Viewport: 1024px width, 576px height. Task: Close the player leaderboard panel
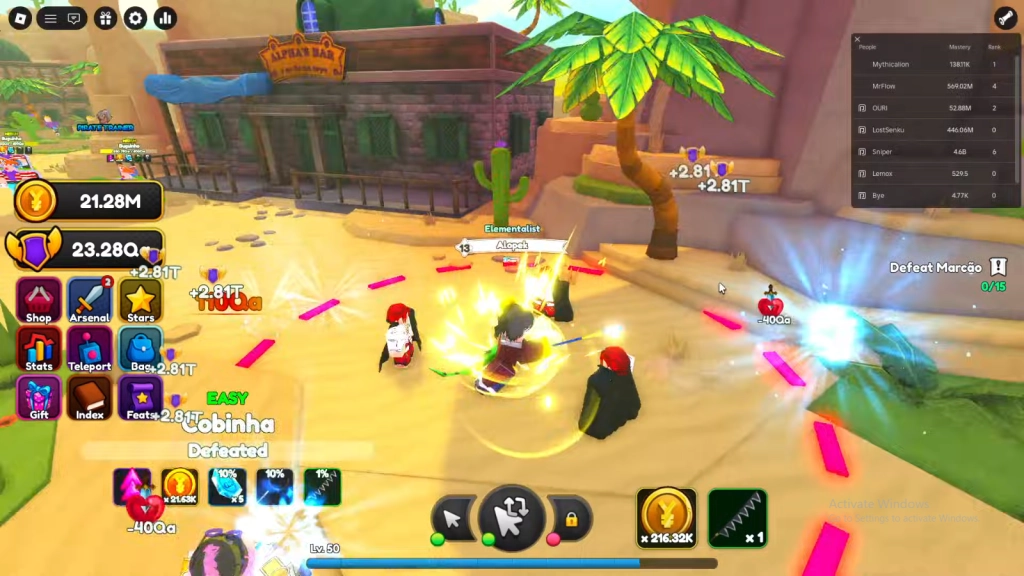857,39
